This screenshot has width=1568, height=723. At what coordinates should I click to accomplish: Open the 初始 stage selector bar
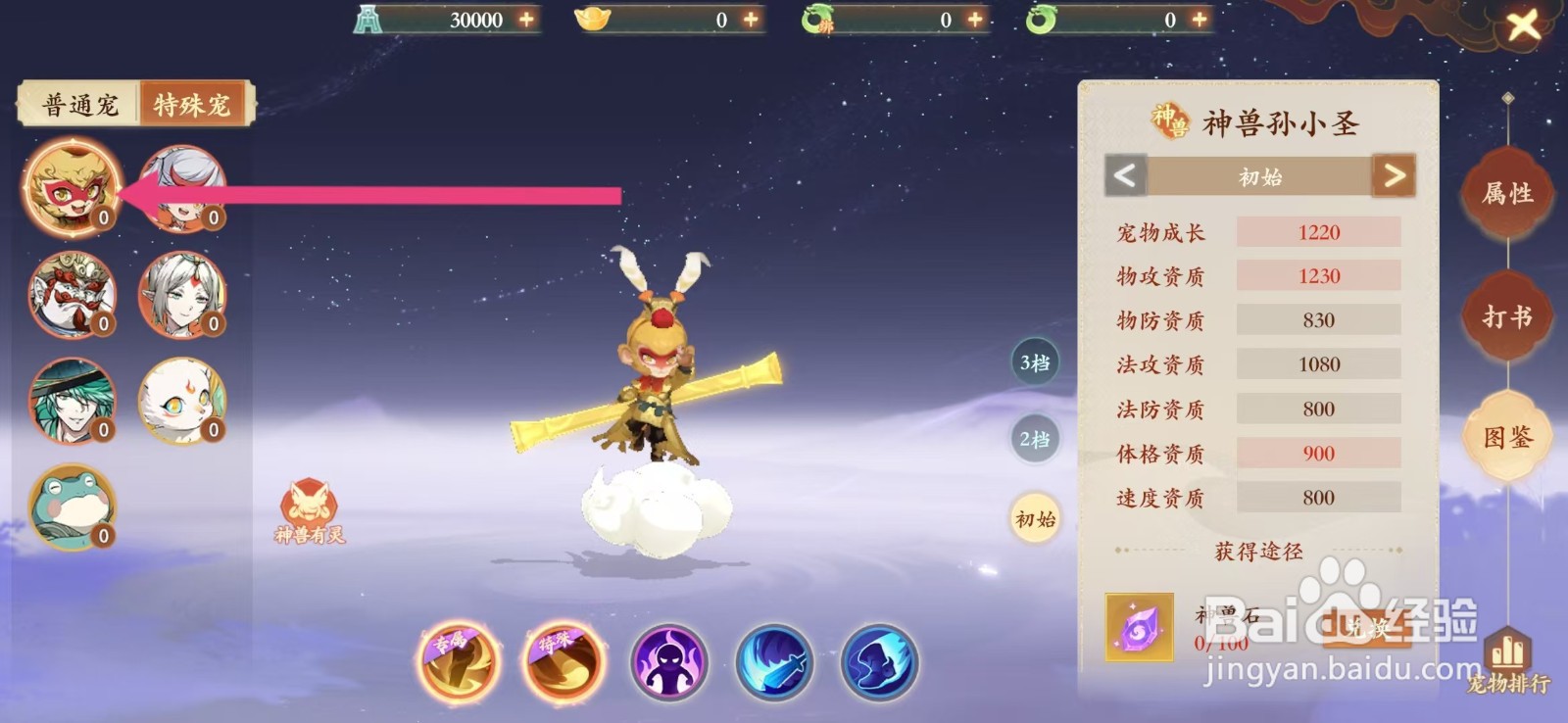(x=1261, y=177)
